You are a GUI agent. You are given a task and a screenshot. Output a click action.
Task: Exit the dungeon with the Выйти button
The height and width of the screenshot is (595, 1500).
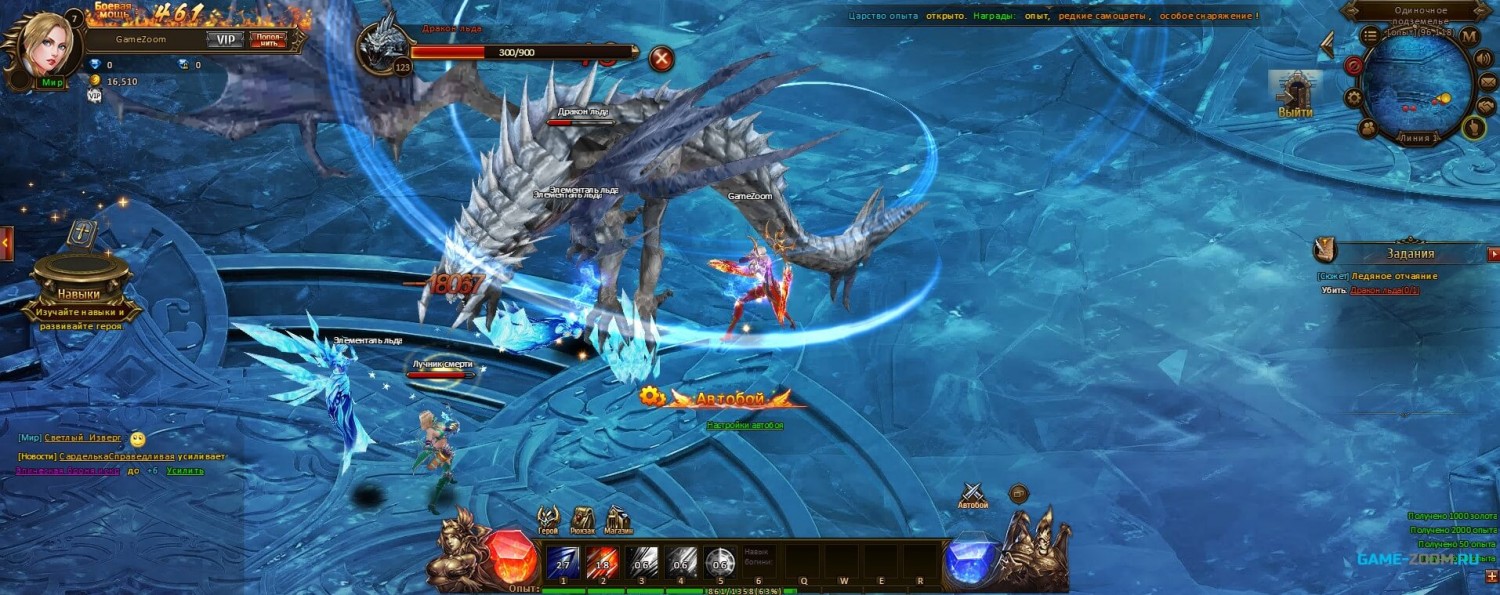coord(1295,97)
